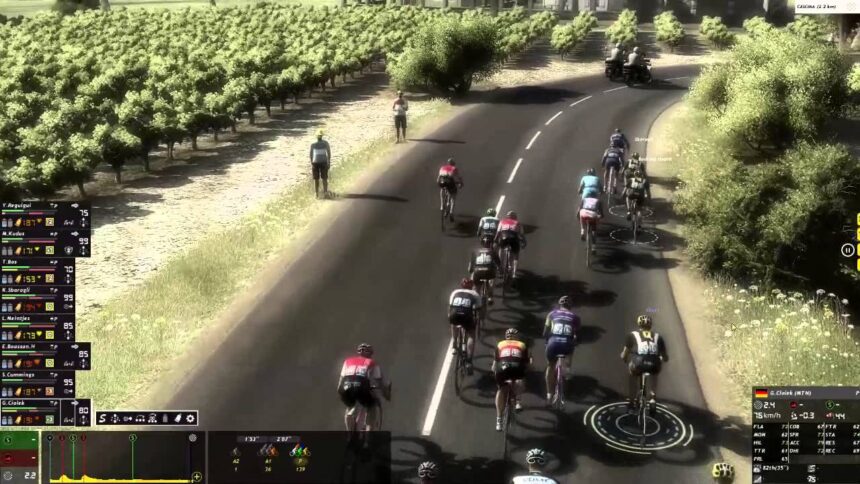Pause the race with the pause button

848,250
